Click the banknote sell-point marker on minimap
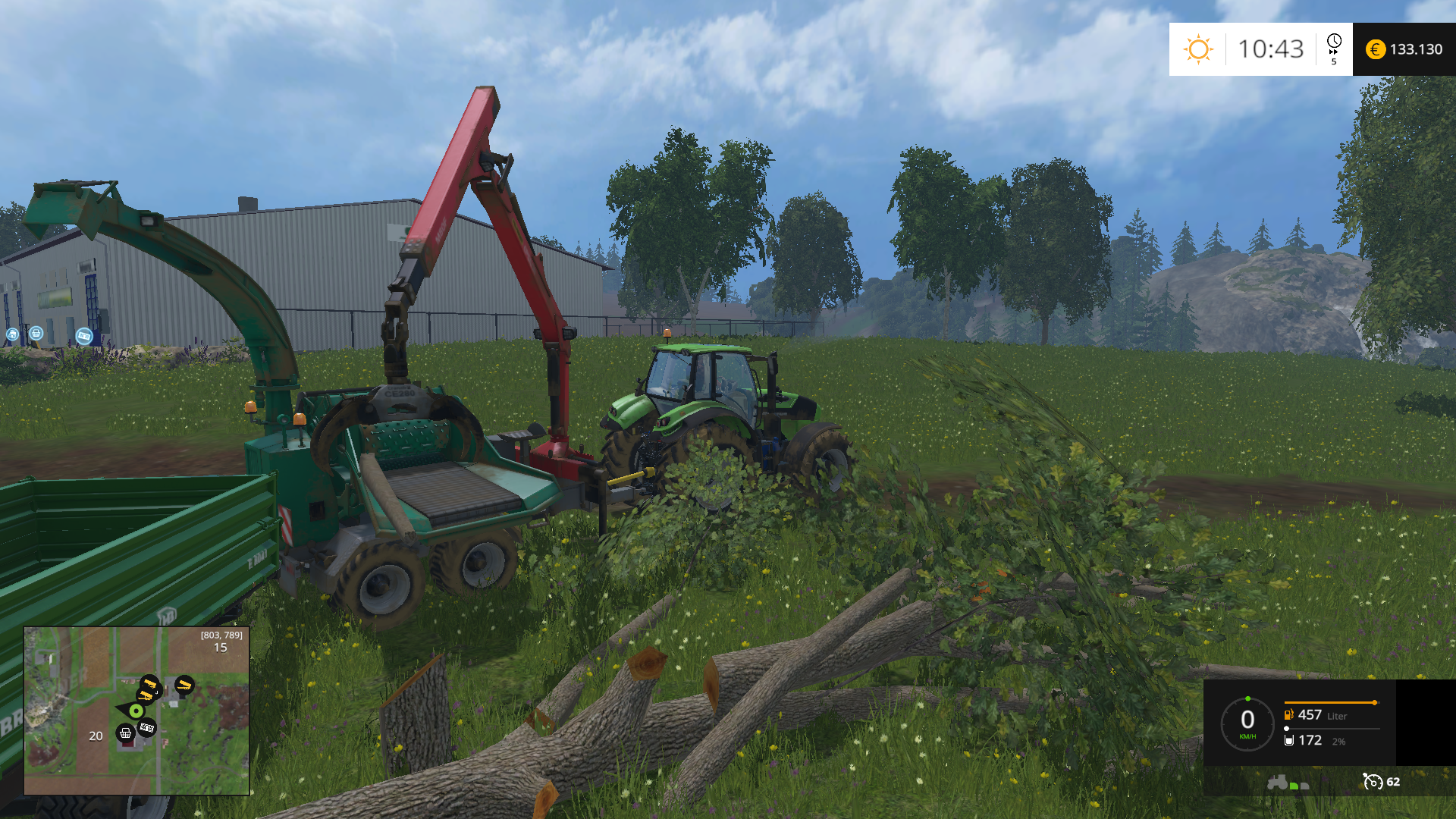This screenshot has height=819, width=1456. pos(147,728)
